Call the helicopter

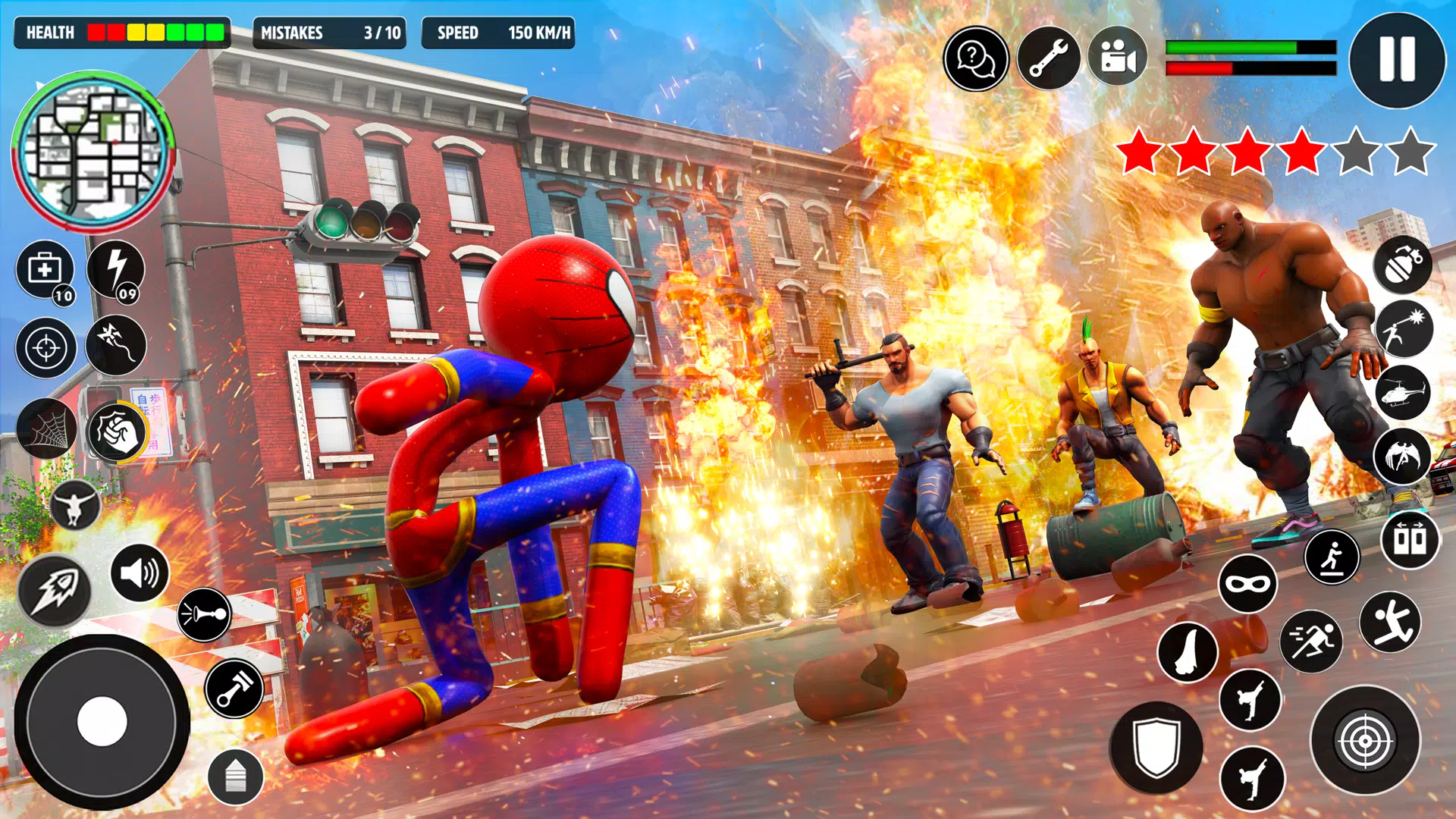(x=1402, y=392)
